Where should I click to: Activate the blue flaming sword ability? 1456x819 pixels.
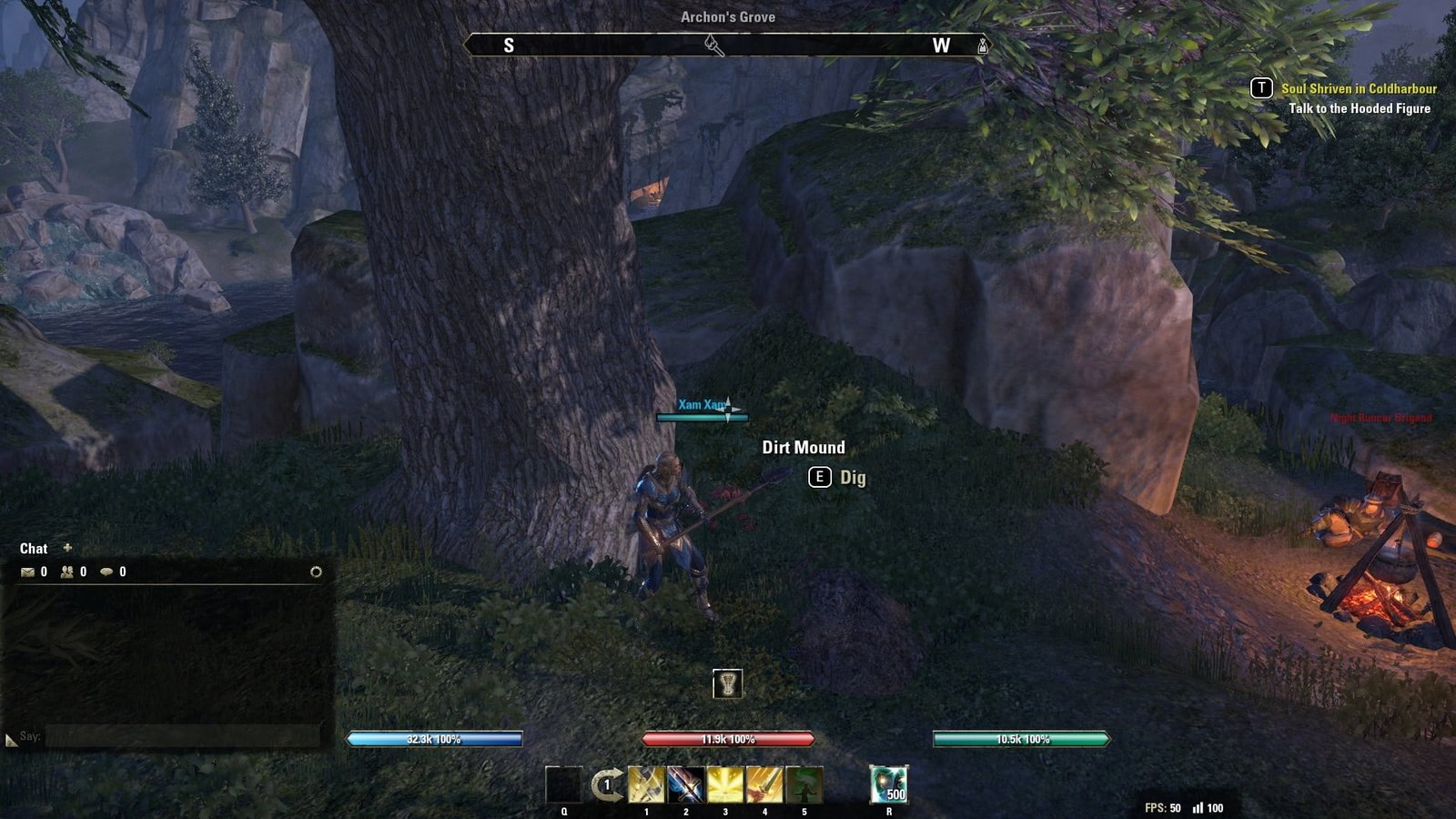[685, 784]
